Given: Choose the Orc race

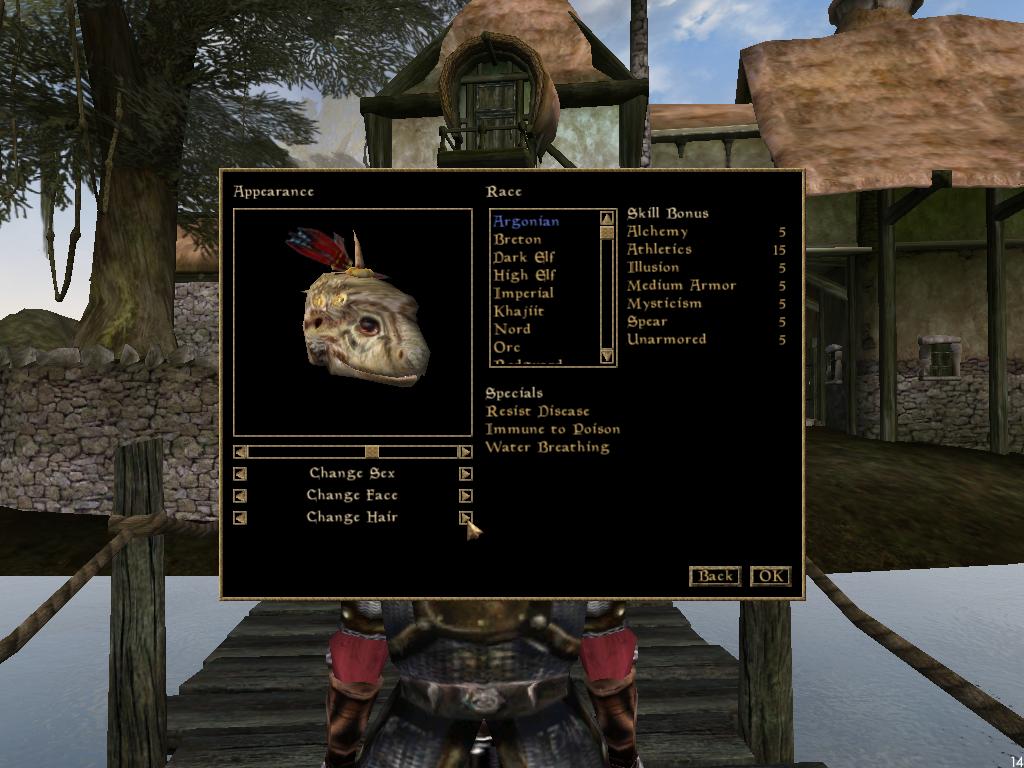Looking at the screenshot, I should tap(507, 347).
